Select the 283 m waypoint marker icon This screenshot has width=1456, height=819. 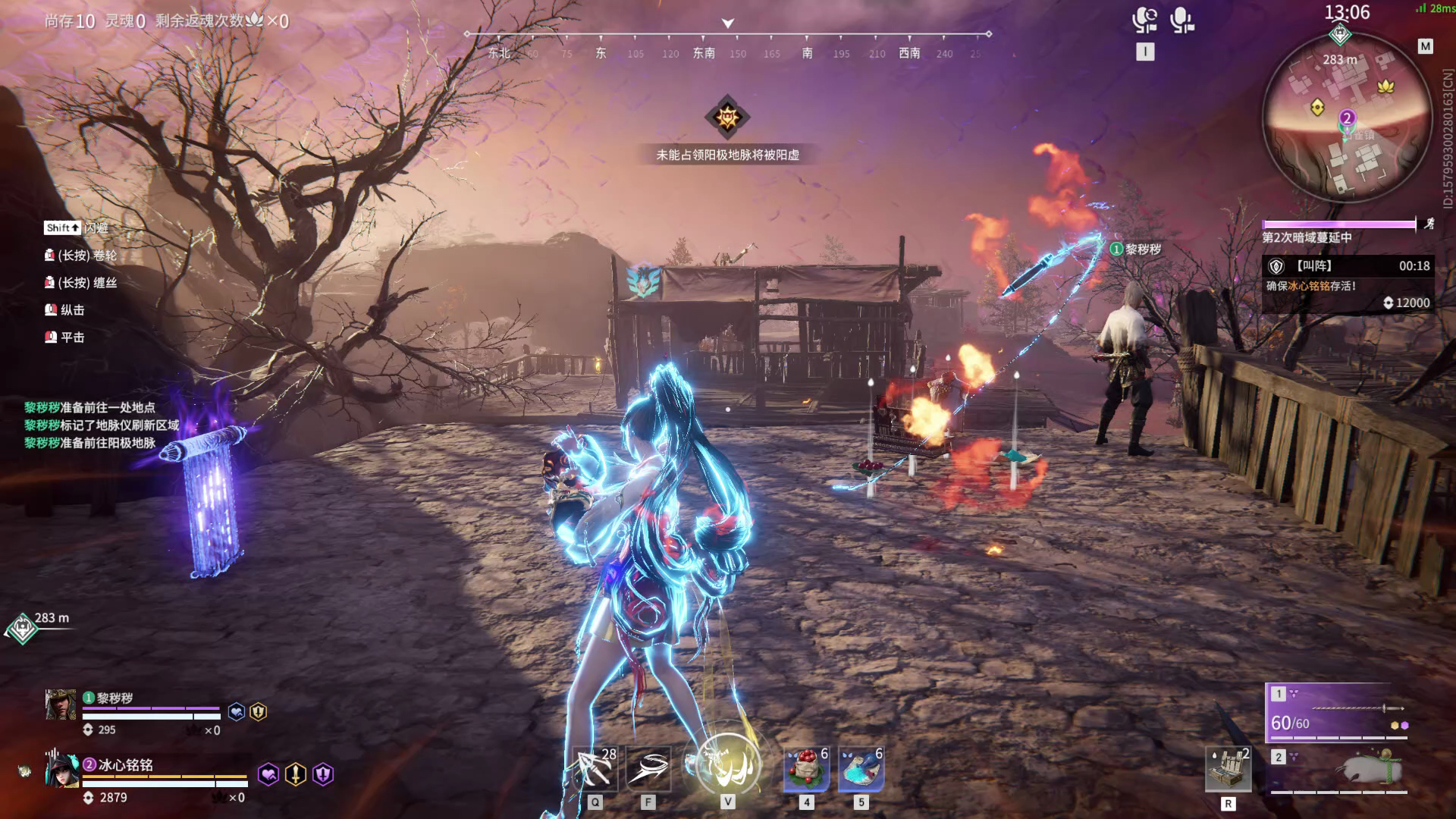click(22, 628)
